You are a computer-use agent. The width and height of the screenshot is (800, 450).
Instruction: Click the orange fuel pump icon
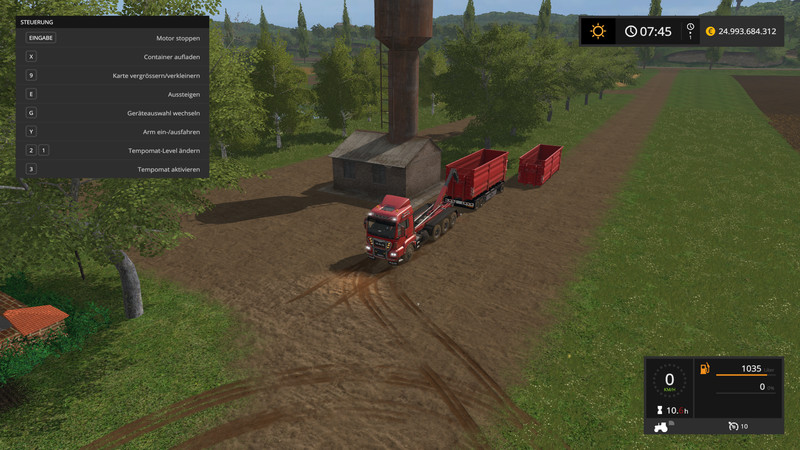tap(705, 369)
